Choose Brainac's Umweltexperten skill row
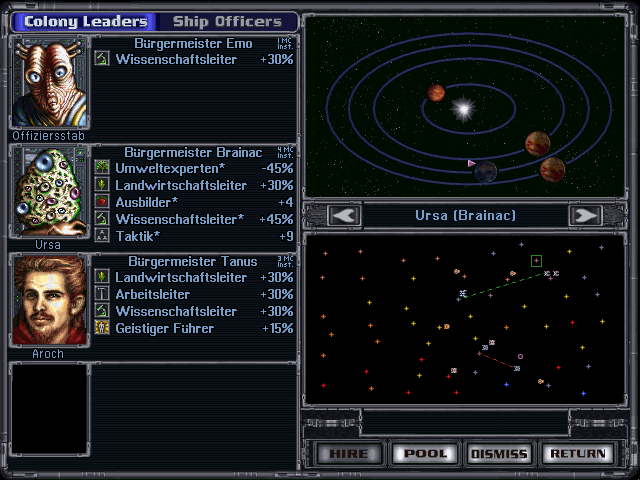The width and height of the screenshot is (640, 480). 195,169
